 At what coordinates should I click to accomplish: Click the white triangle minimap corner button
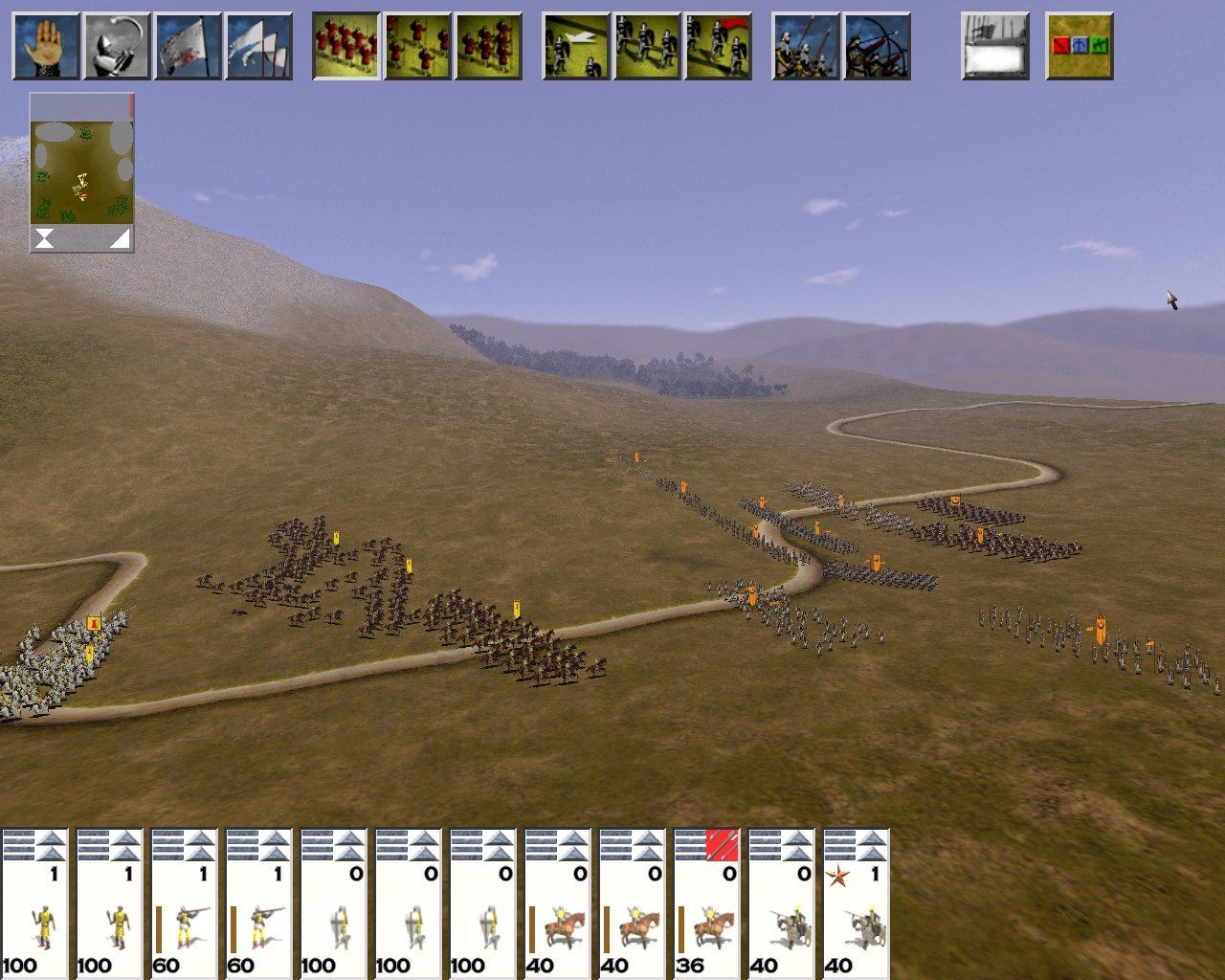click(119, 239)
